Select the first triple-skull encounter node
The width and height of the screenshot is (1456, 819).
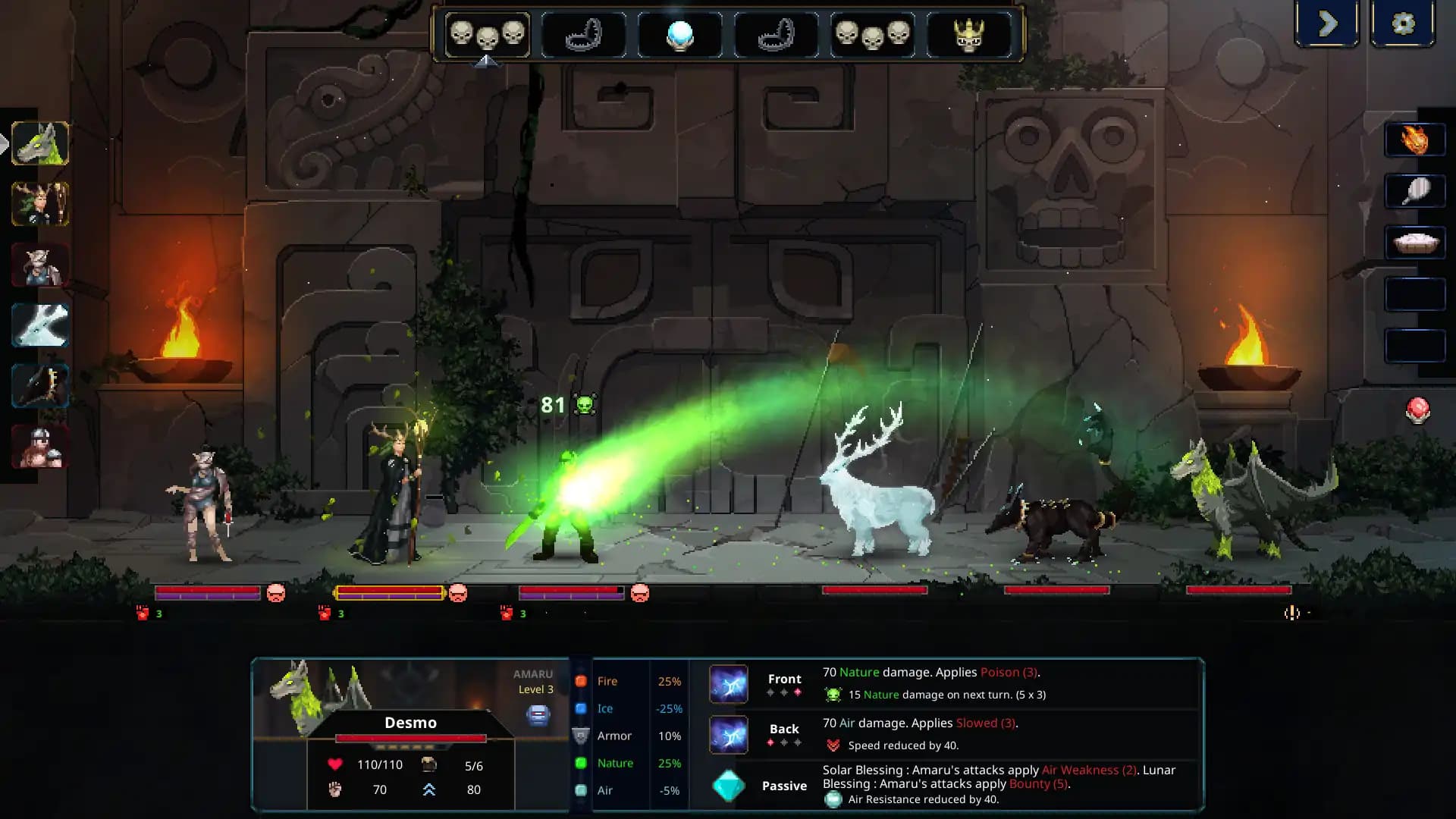(x=488, y=34)
